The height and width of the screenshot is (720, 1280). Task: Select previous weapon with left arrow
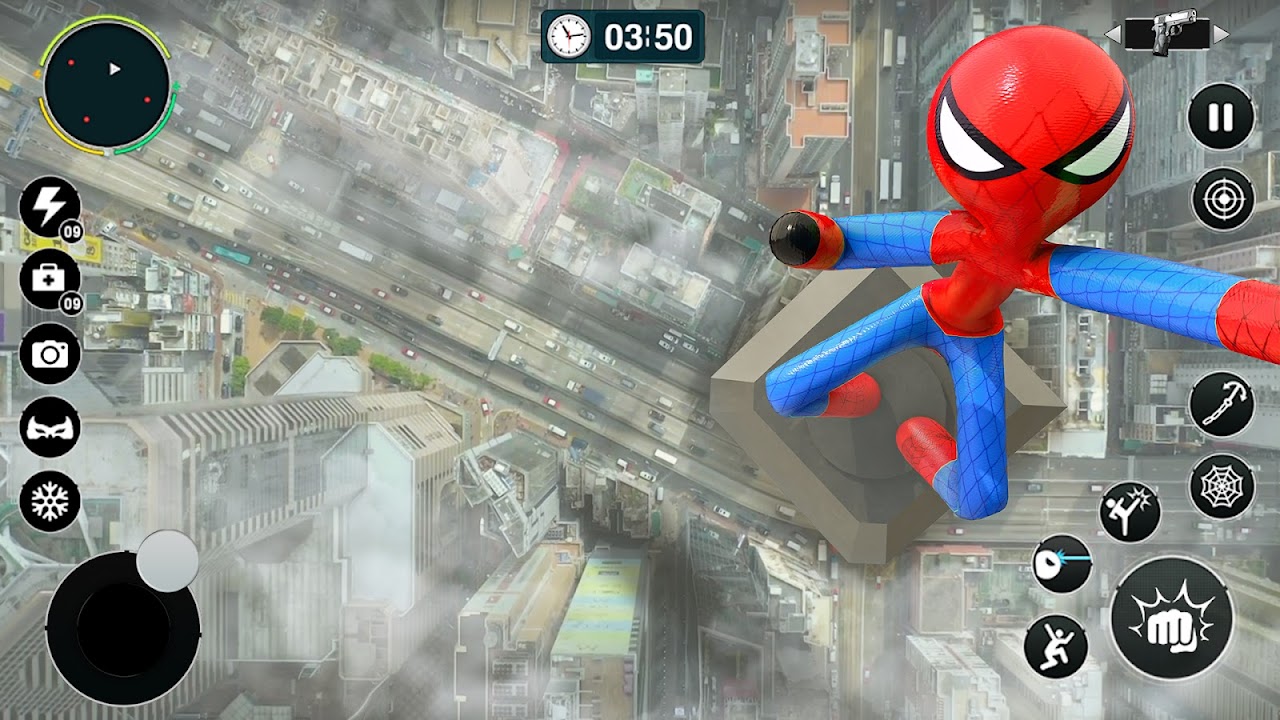pyautogui.click(x=1111, y=35)
